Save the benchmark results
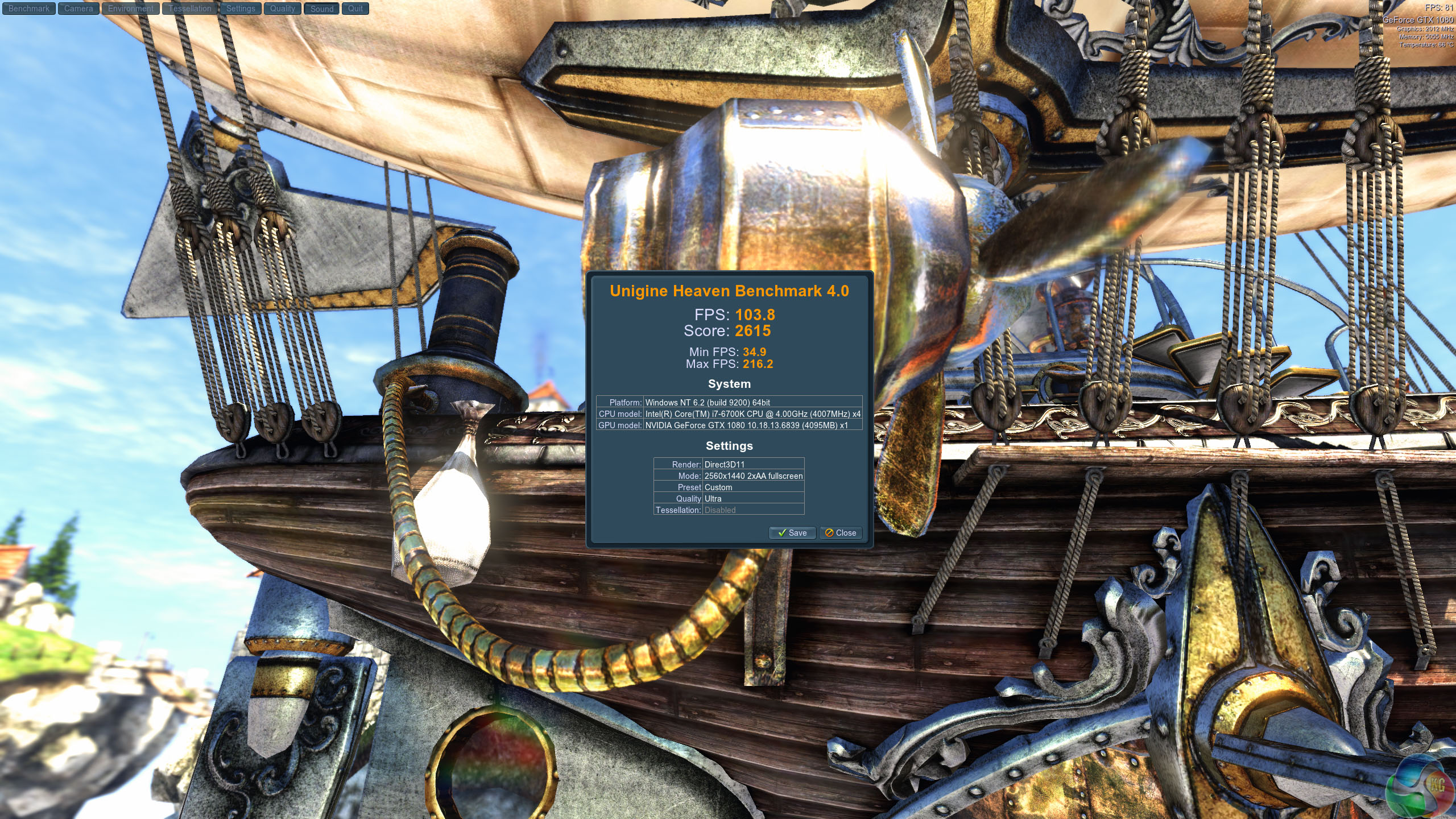The image size is (1456, 819). pyautogui.click(x=792, y=533)
